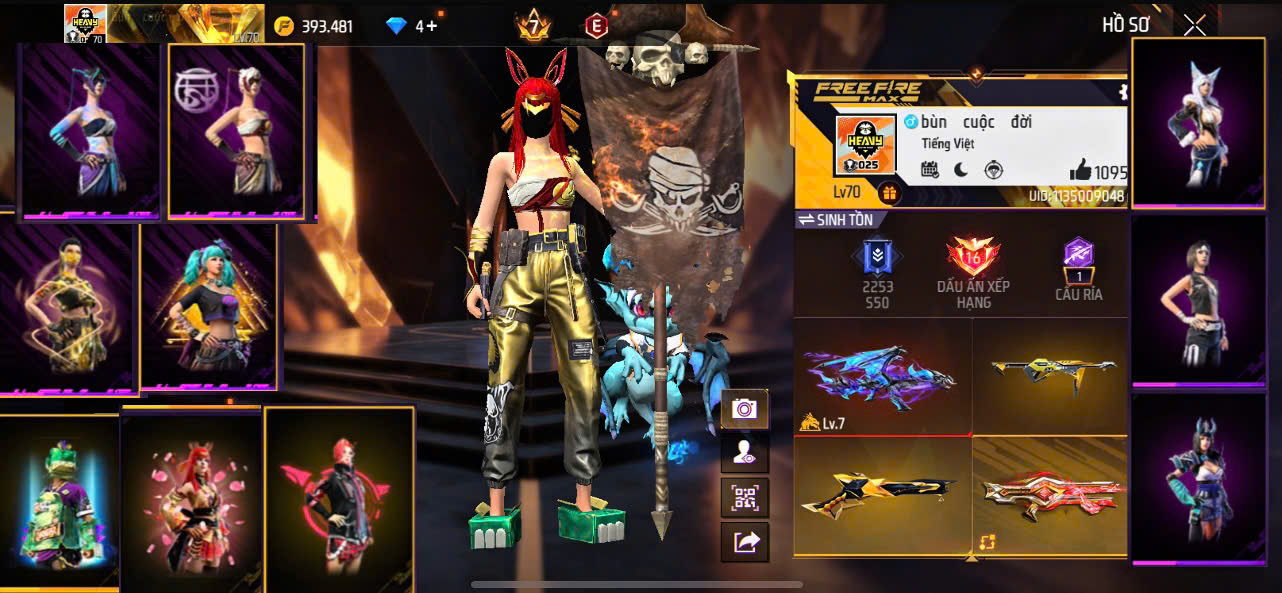
Task: Click the gift icon beside Lv70
Action: pos(888,192)
